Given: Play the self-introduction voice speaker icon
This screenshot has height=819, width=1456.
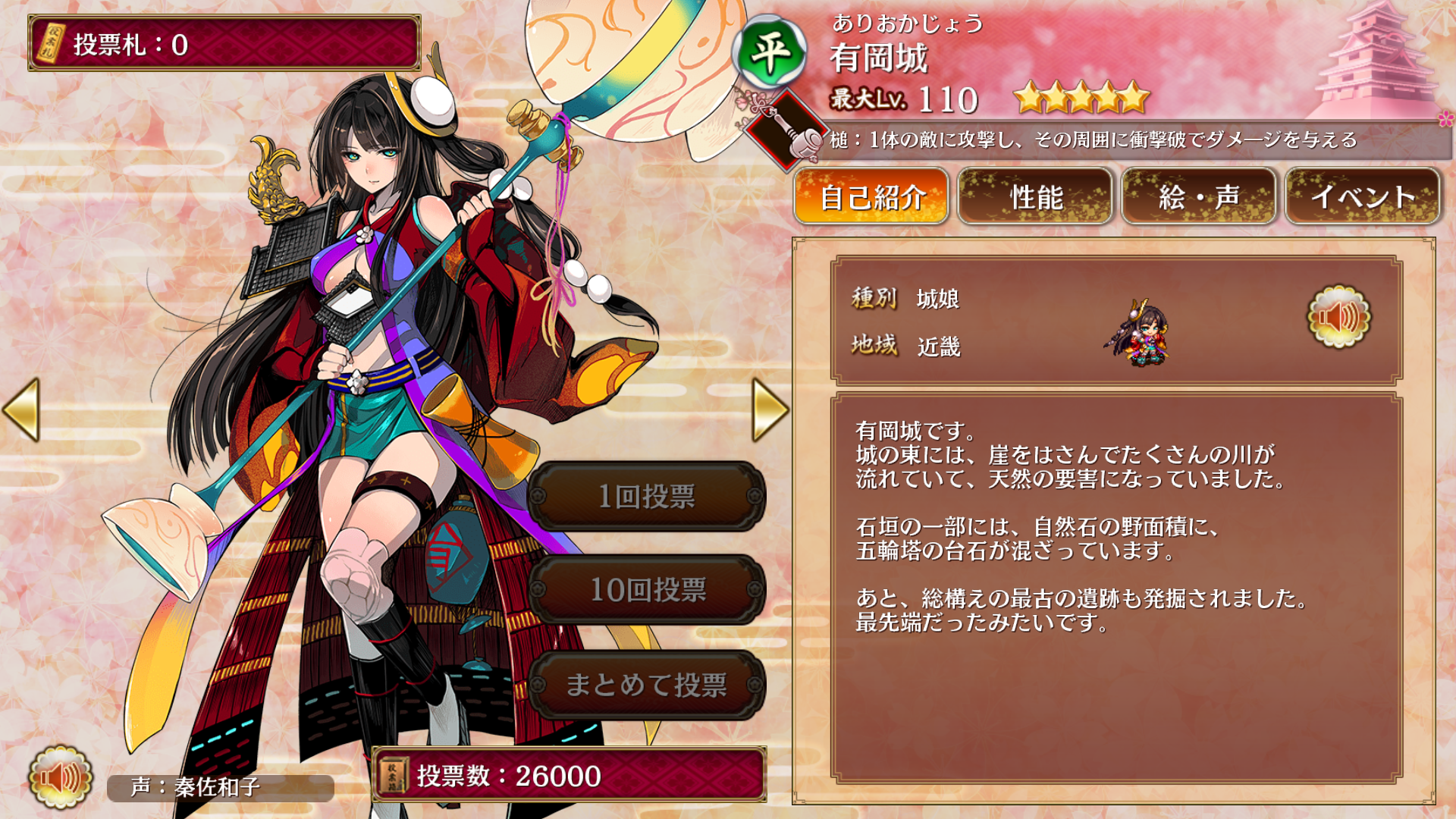Looking at the screenshot, I should (1338, 317).
